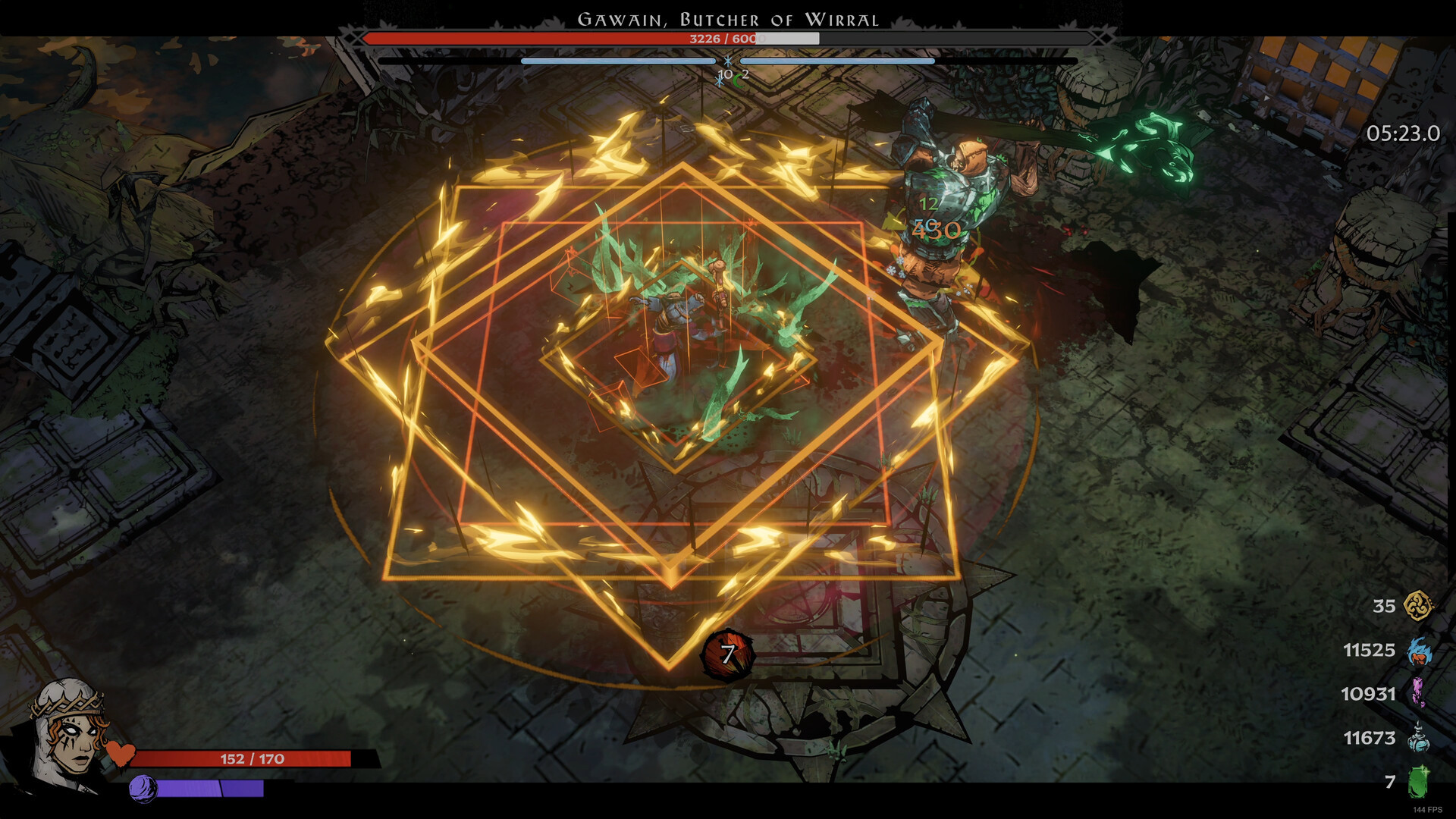Click the blue flame ember currency icon
Image resolution: width=1456 pixels, height=819 pixels.
(1418, 651)
